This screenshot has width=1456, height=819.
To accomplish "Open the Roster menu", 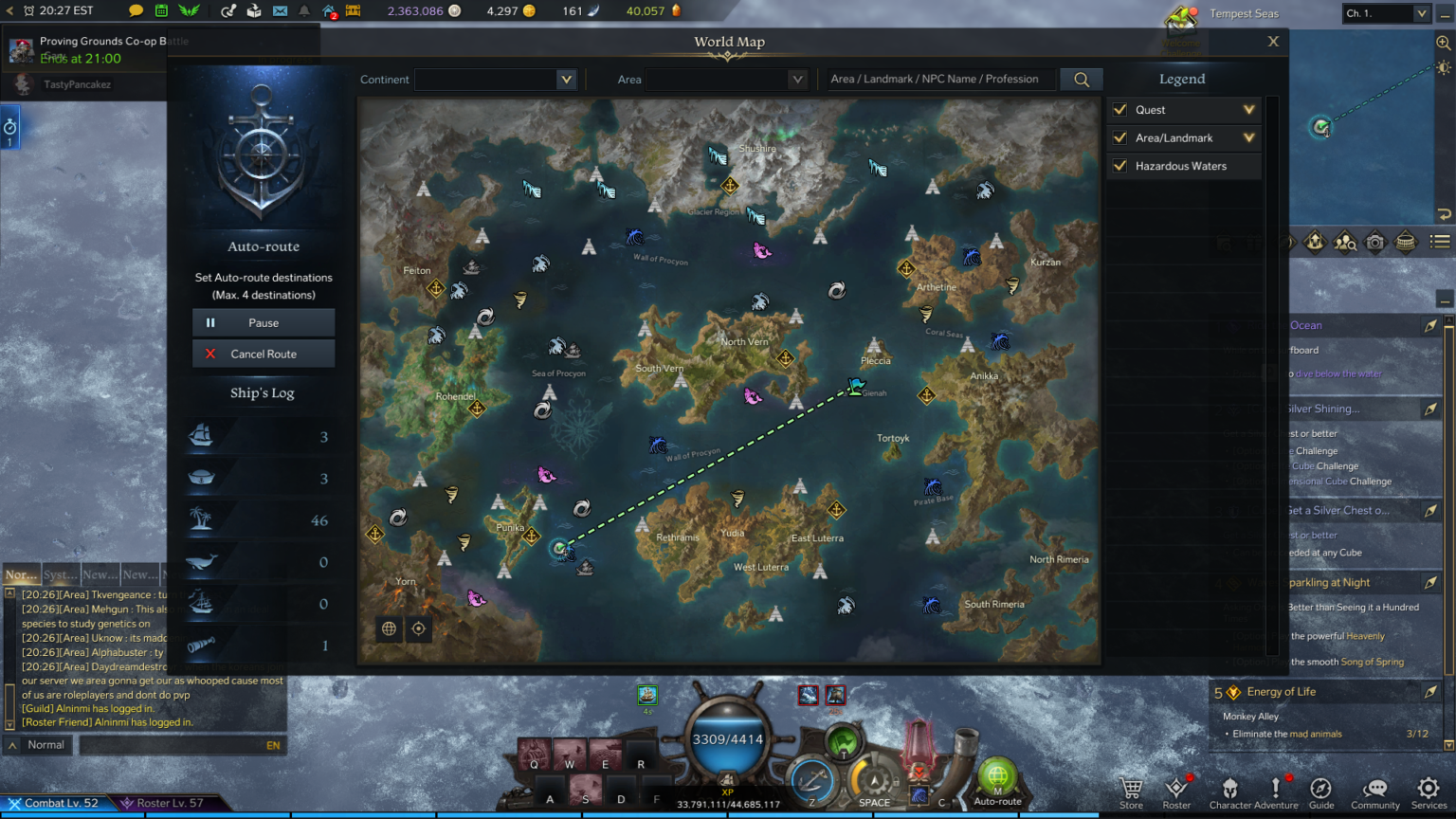I will (1176, 791).
